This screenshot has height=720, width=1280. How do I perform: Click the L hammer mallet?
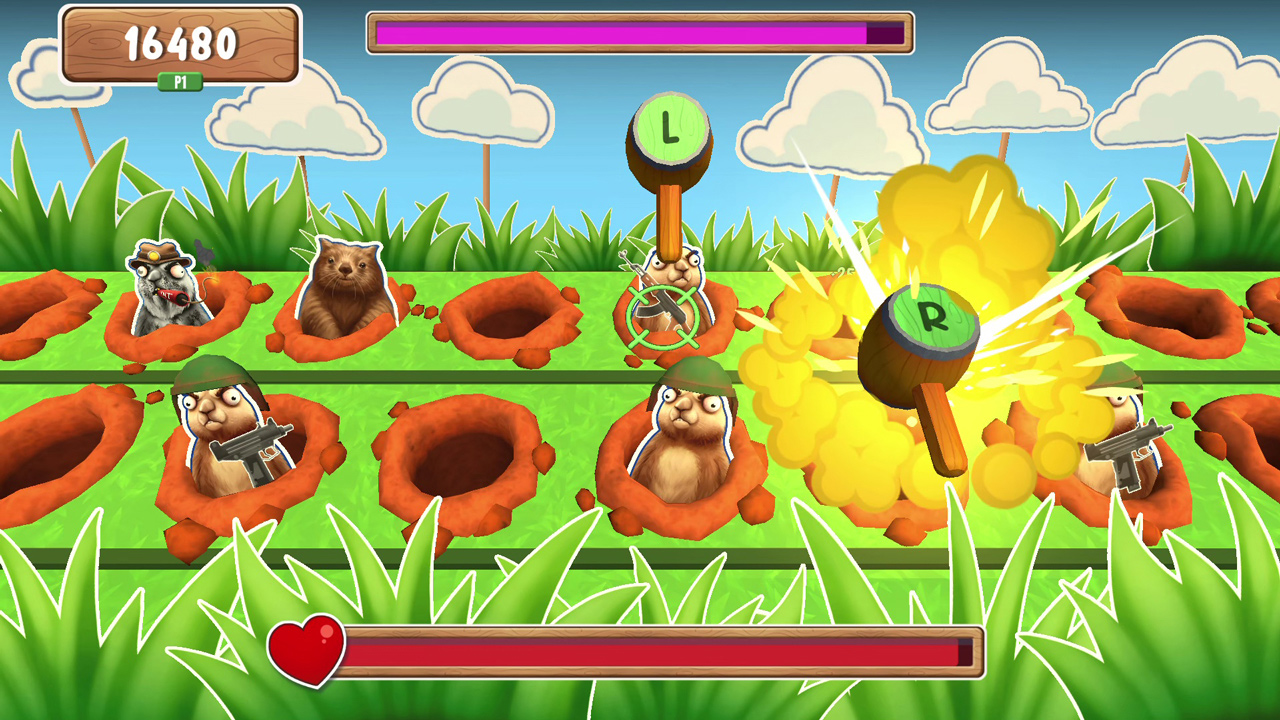[x=668, y=130]
